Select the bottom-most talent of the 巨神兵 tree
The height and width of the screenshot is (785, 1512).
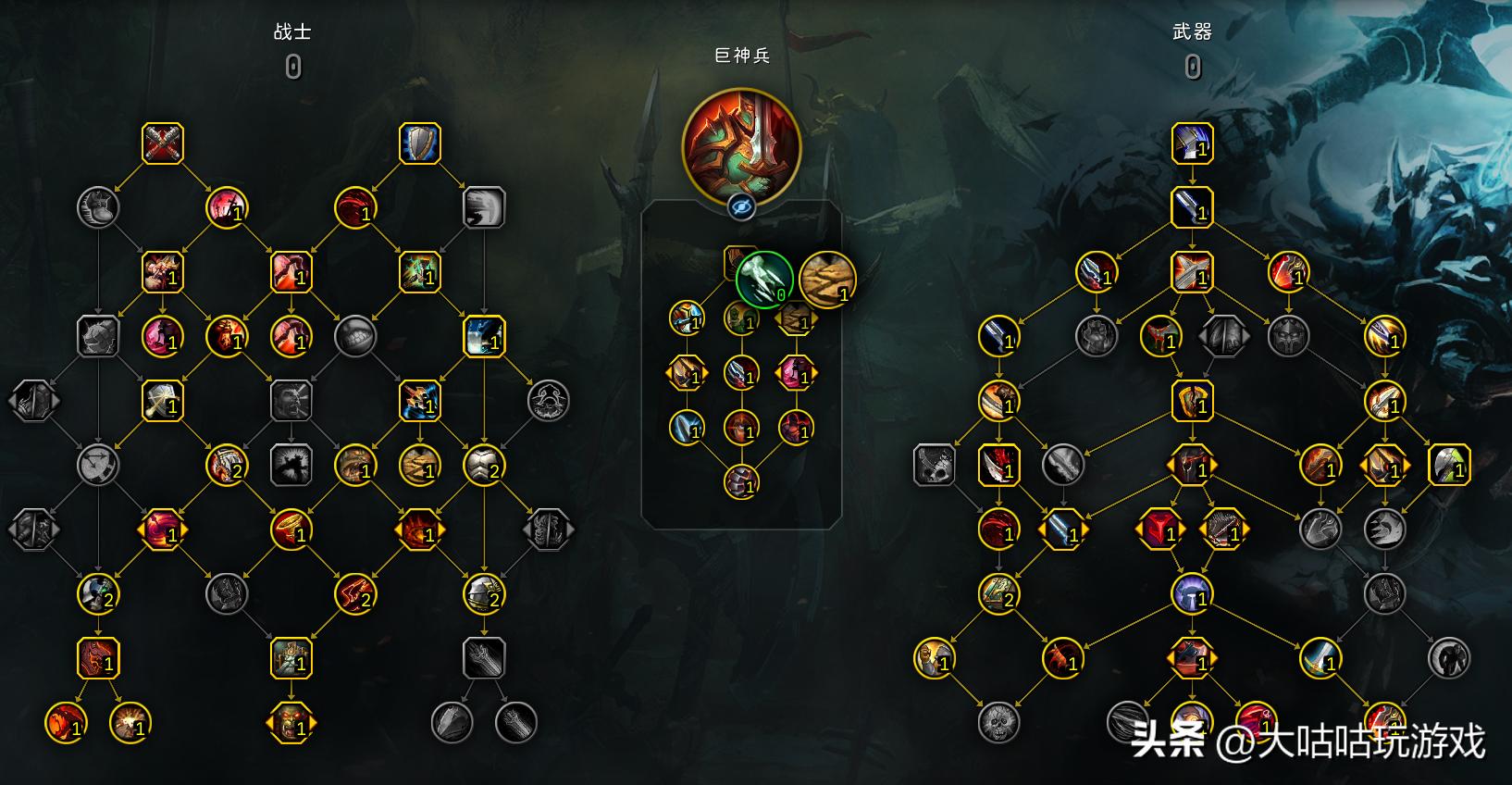(x=740, y=481)
